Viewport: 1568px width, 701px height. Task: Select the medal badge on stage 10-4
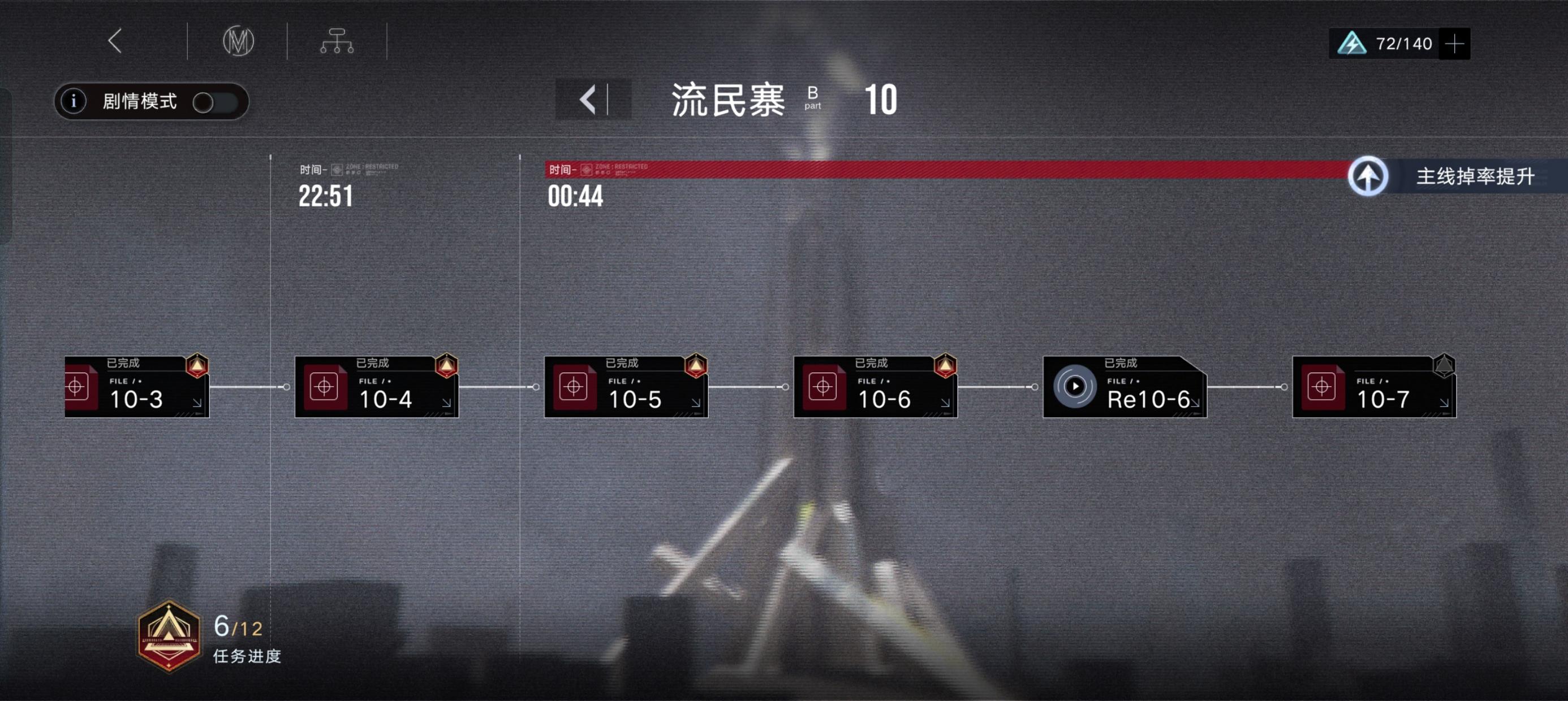coord(446,366)
